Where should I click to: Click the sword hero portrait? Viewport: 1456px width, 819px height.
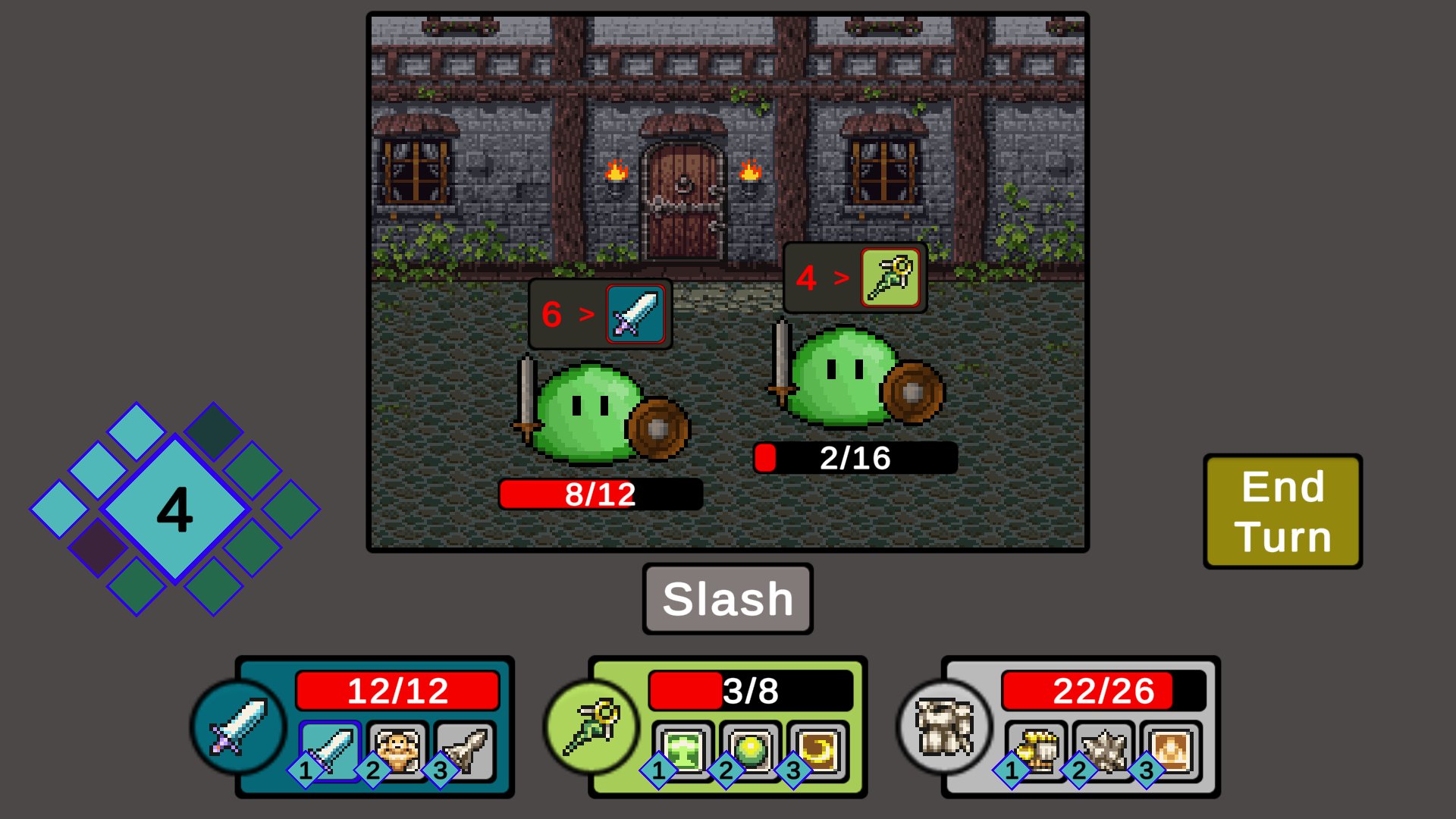(238, 727)
